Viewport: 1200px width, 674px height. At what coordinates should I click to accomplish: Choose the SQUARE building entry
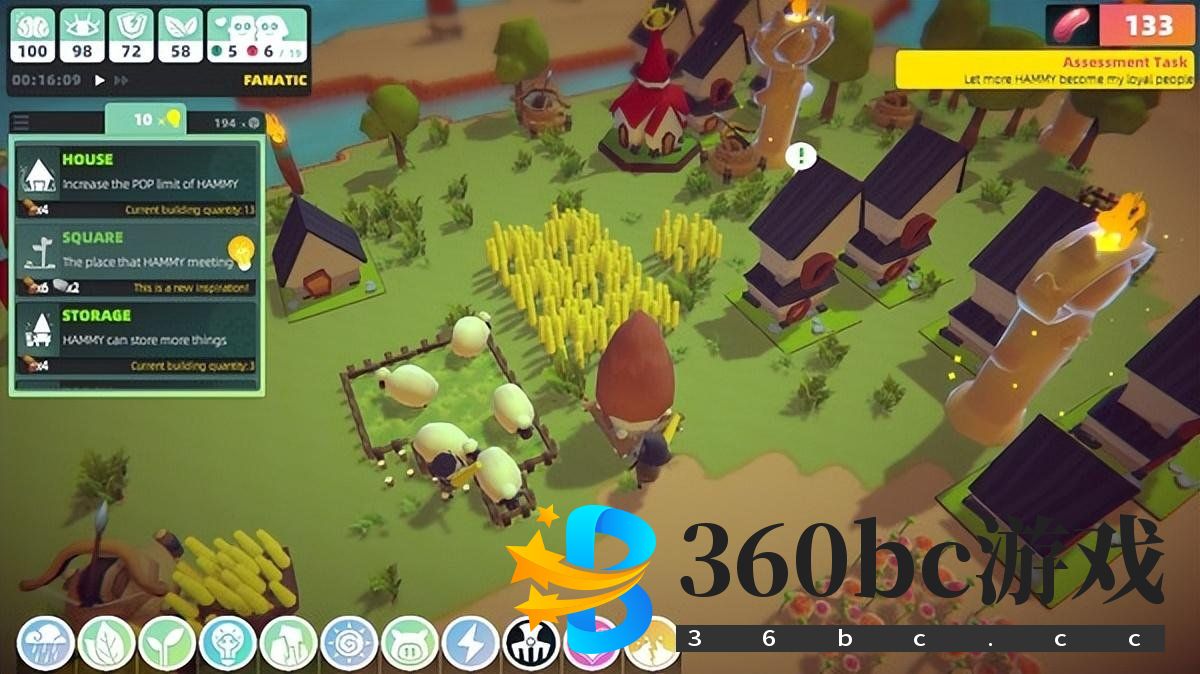136,259
